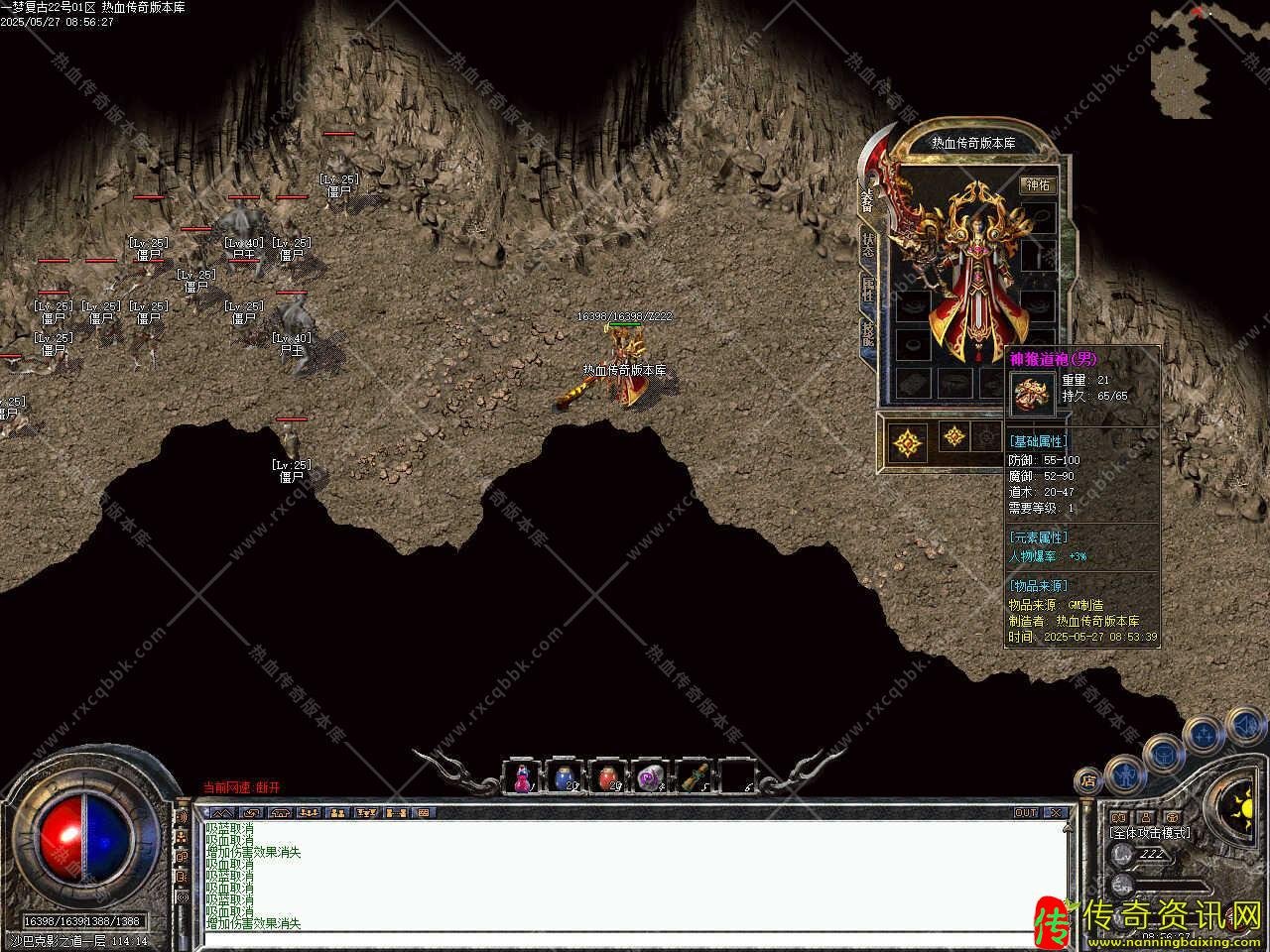Open the 状态 status tab
This screenshot has height=952, width=1270.
(x=868, y=244)
